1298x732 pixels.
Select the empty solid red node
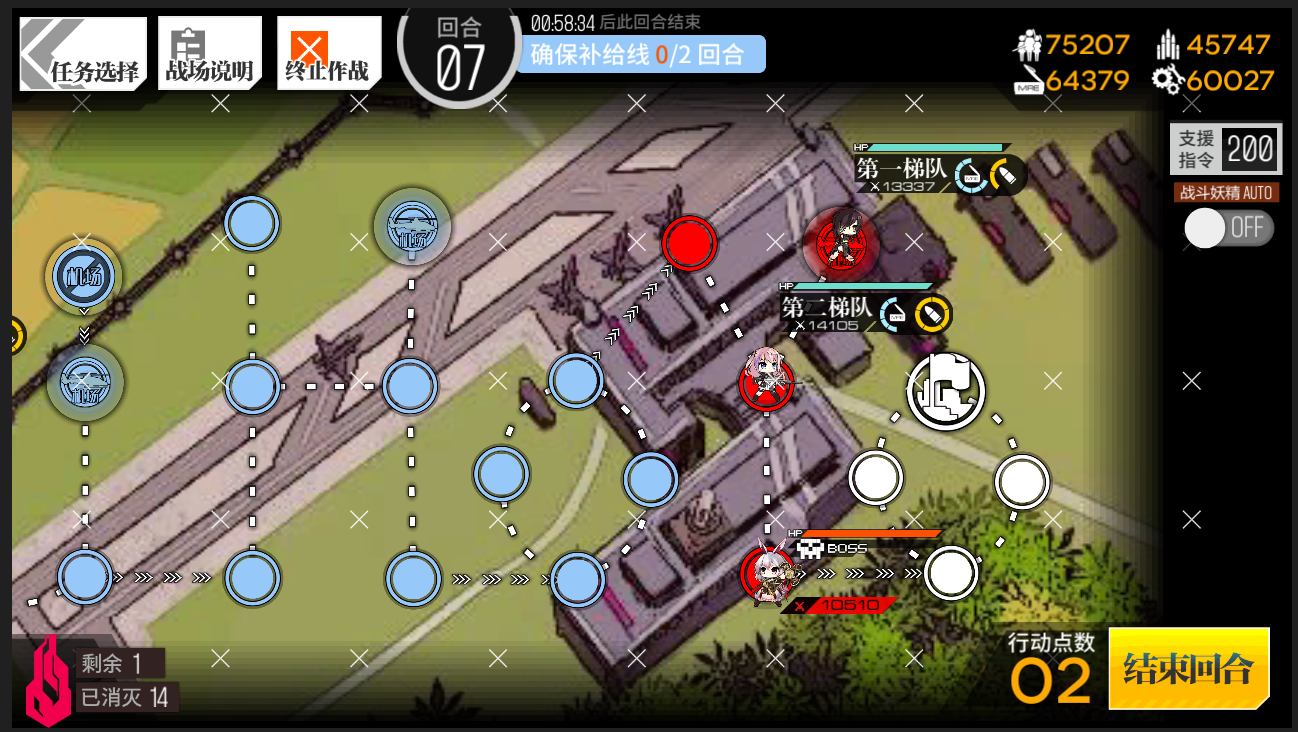point(689,242)
